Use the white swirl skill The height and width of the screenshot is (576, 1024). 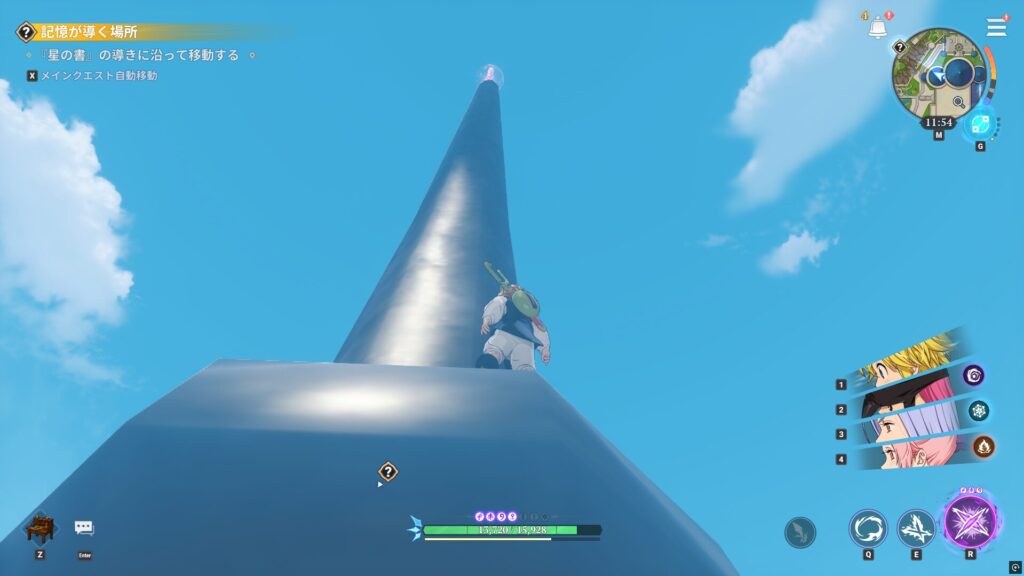(868, 528)
